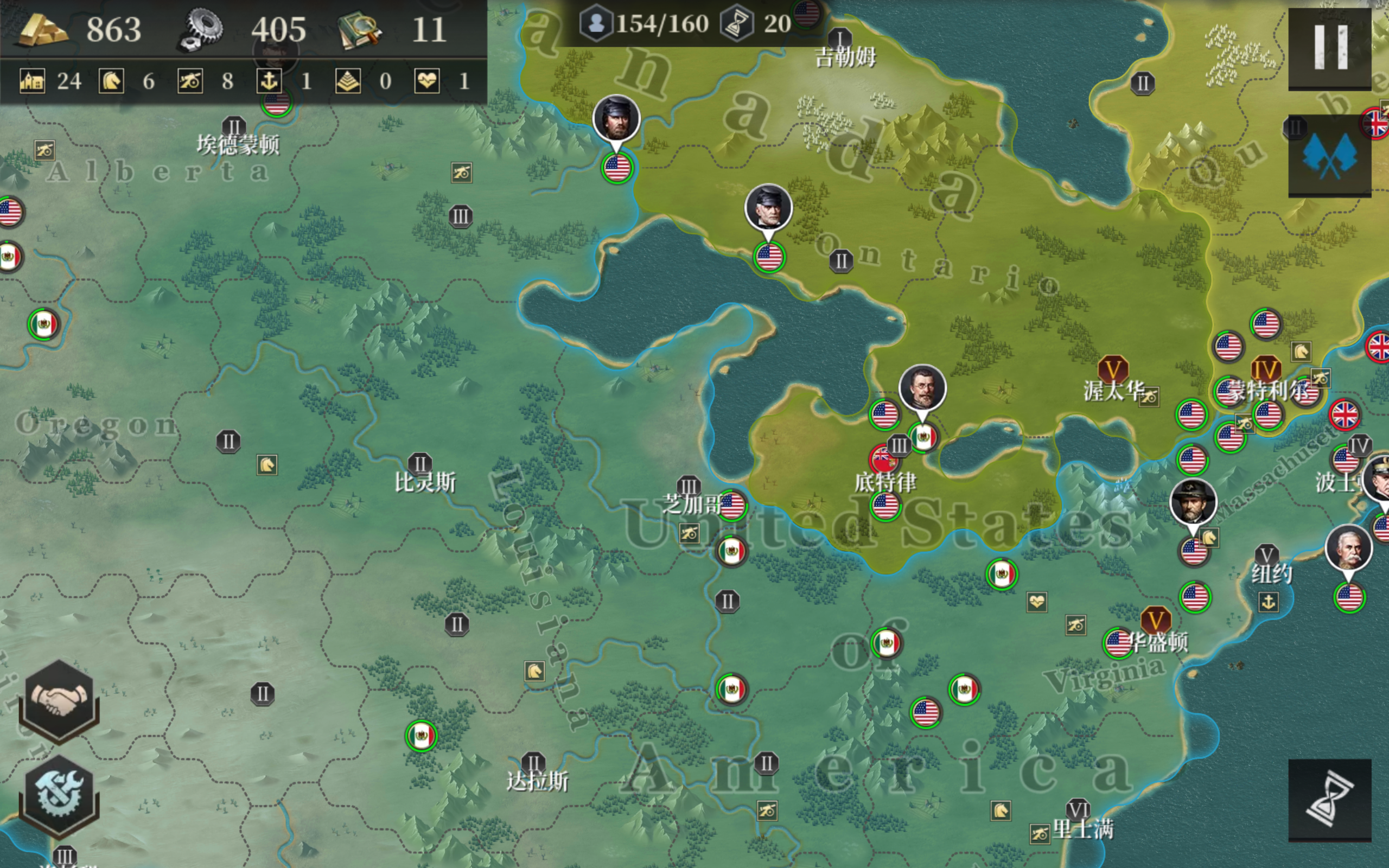Pause the game with the pause button
This screenshot has width=1389, height=868.
click(1329, 48)
